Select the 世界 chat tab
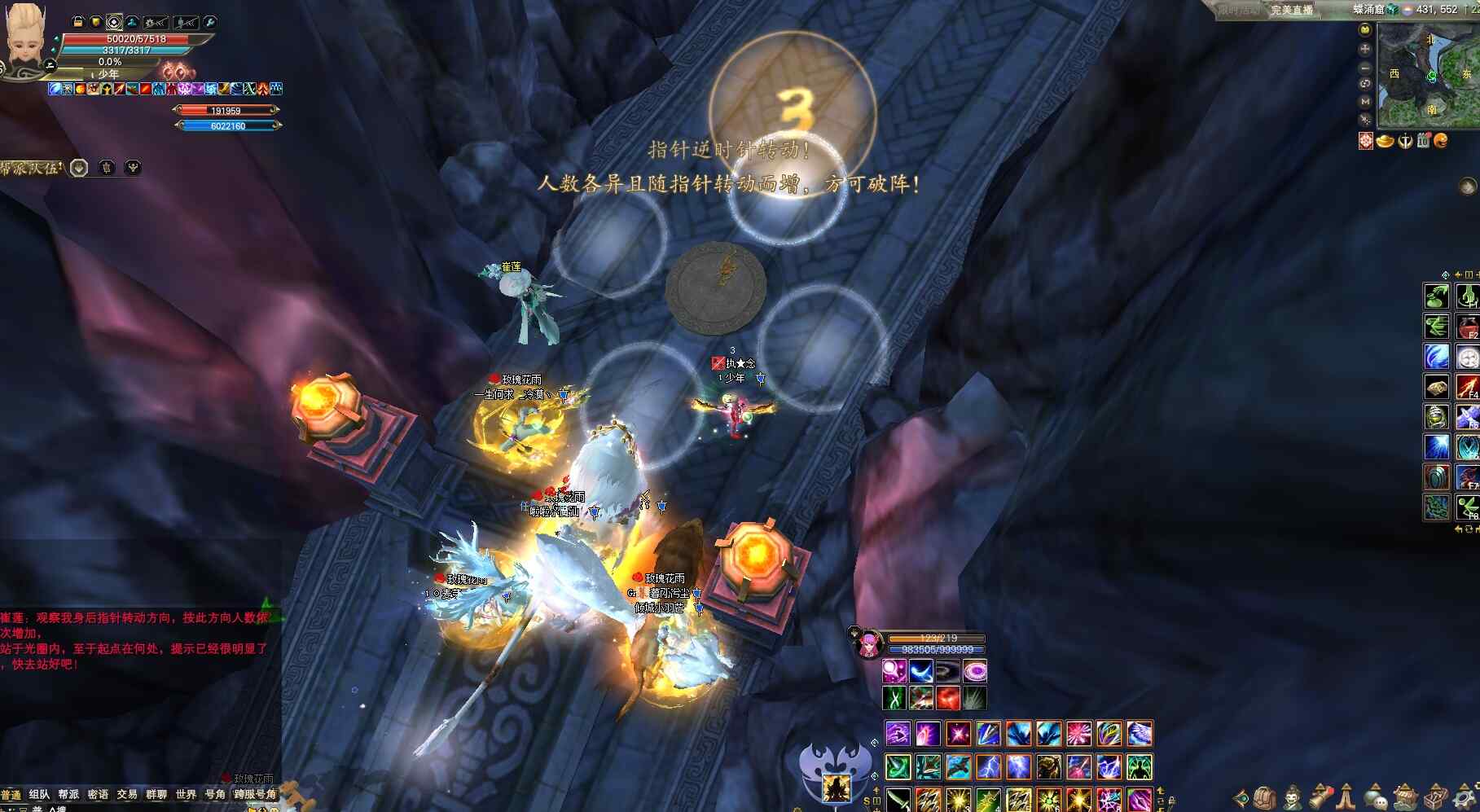The height and width of the screenshot is (812, 1480). pyautogui.click(x=186, y=794)
